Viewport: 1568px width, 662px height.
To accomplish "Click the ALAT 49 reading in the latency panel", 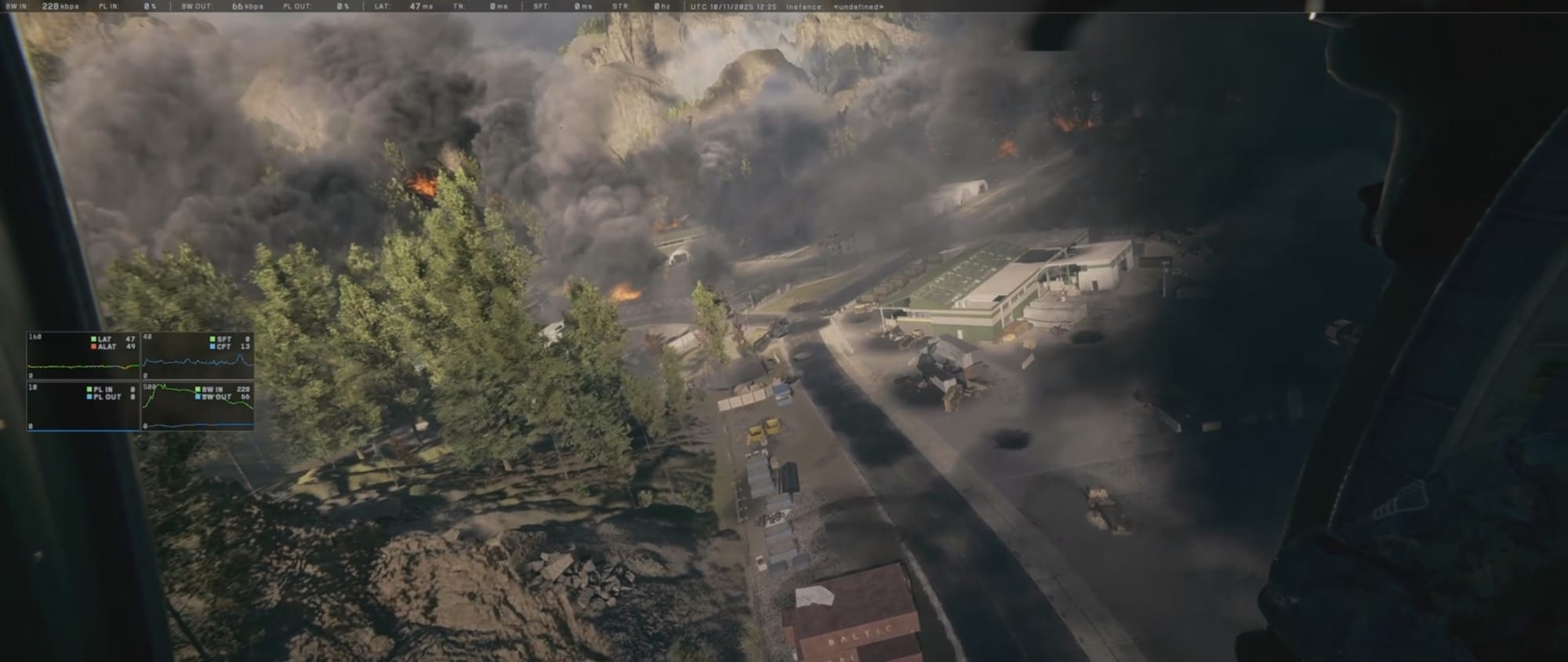I will (x=130, y=347).
